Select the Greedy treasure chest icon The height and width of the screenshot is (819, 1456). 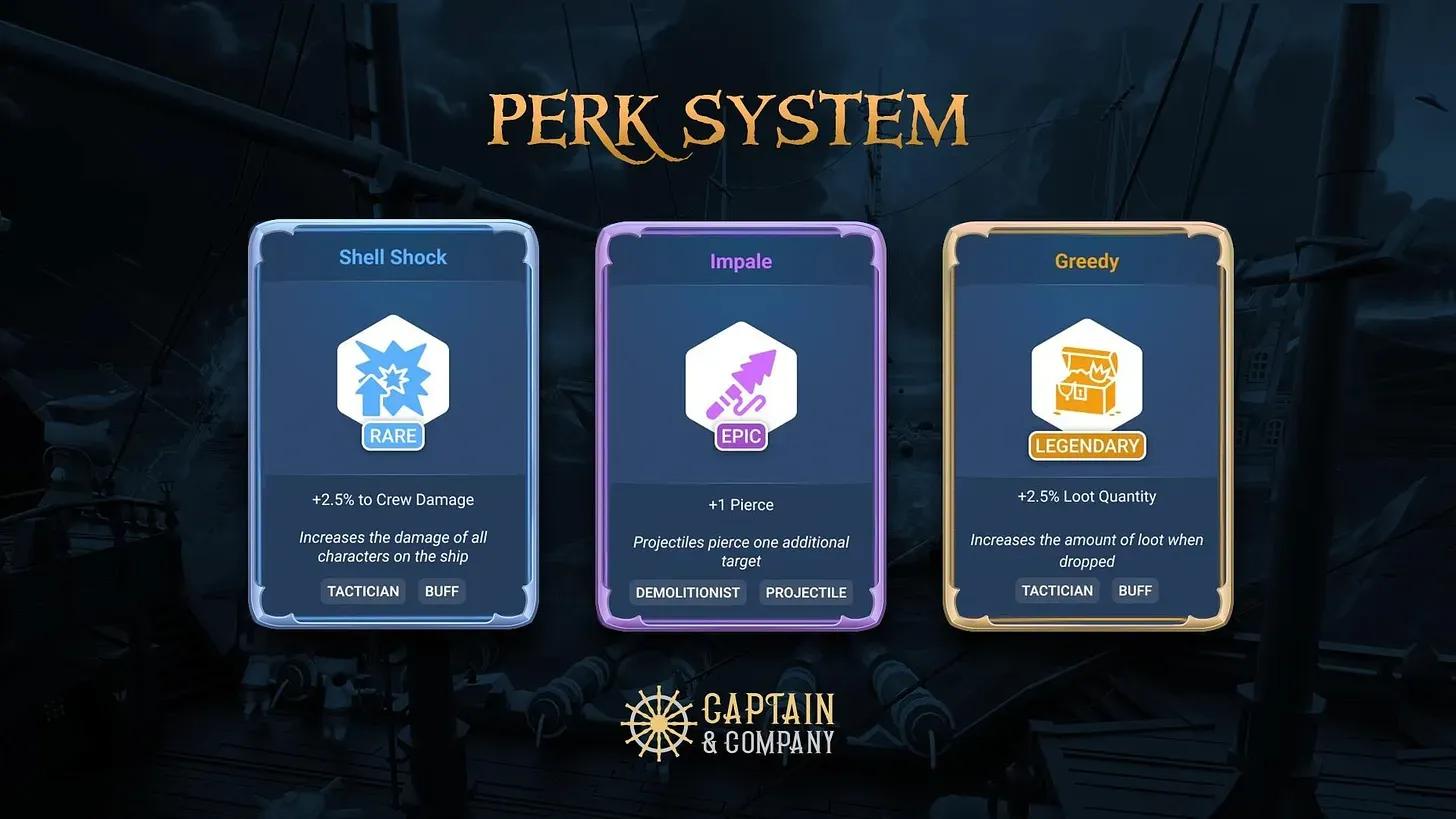(1086, 380)
